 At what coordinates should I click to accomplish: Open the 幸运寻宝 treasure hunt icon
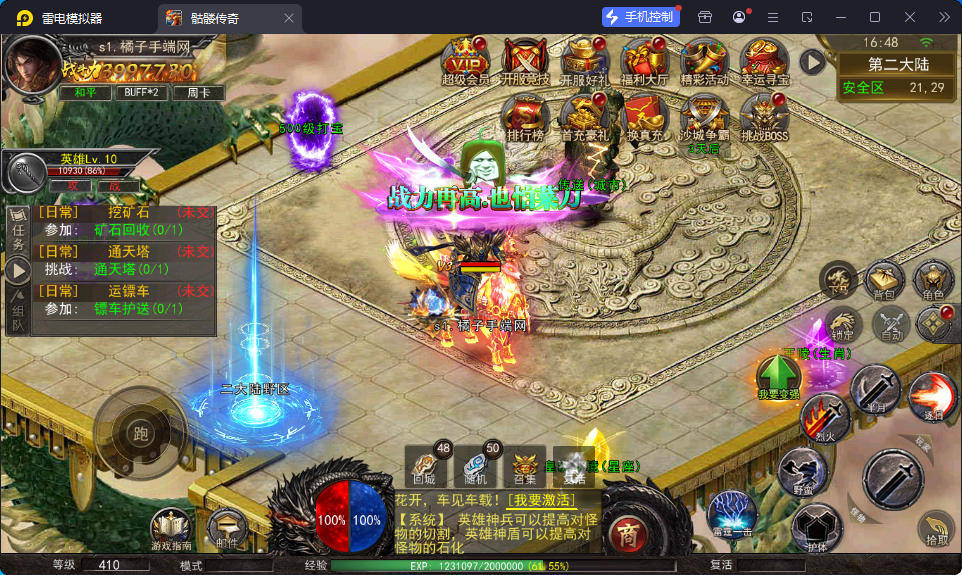(x=765, y=58)
